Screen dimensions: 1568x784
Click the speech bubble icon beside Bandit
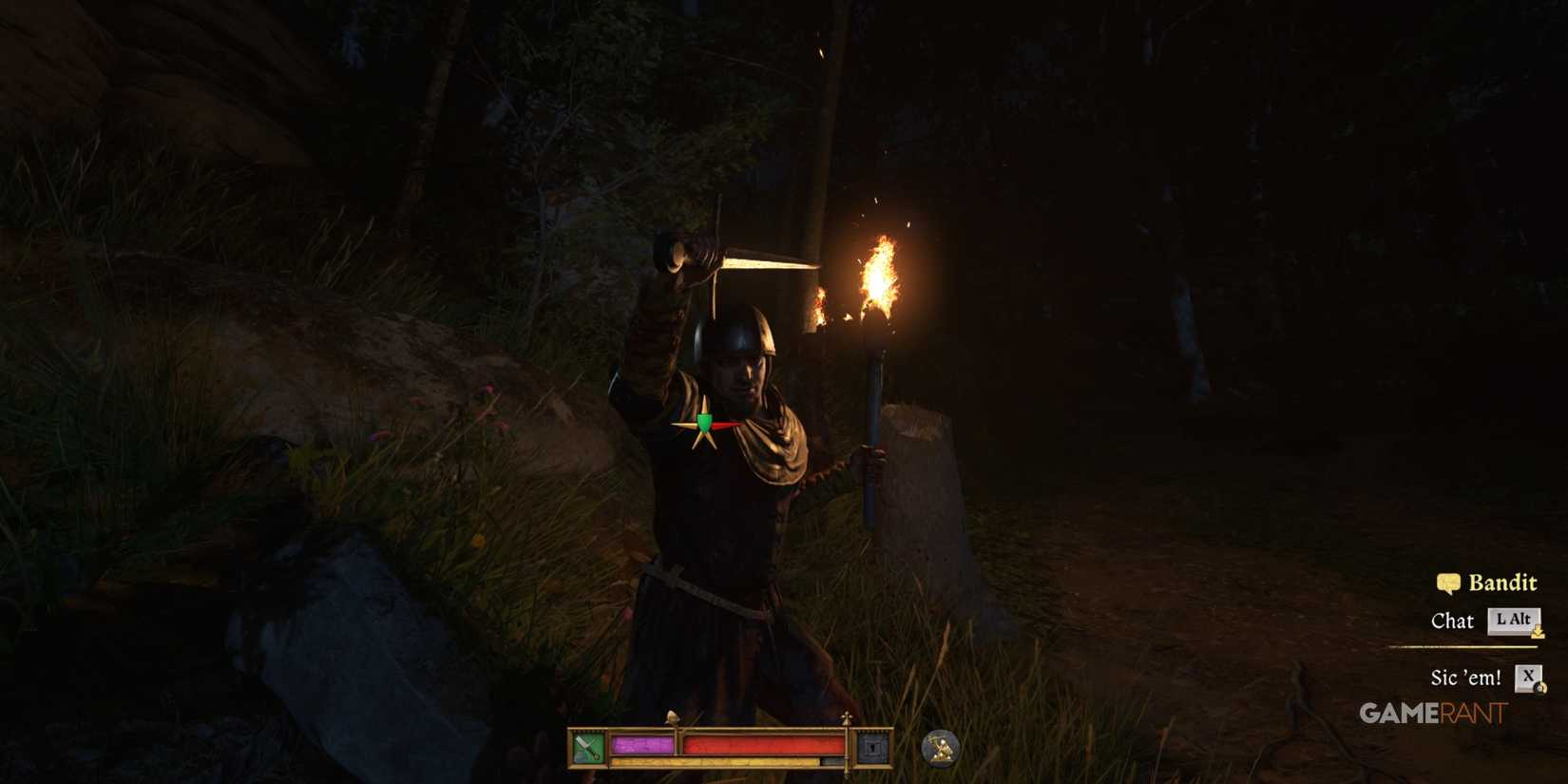[x=1448, y=583]
